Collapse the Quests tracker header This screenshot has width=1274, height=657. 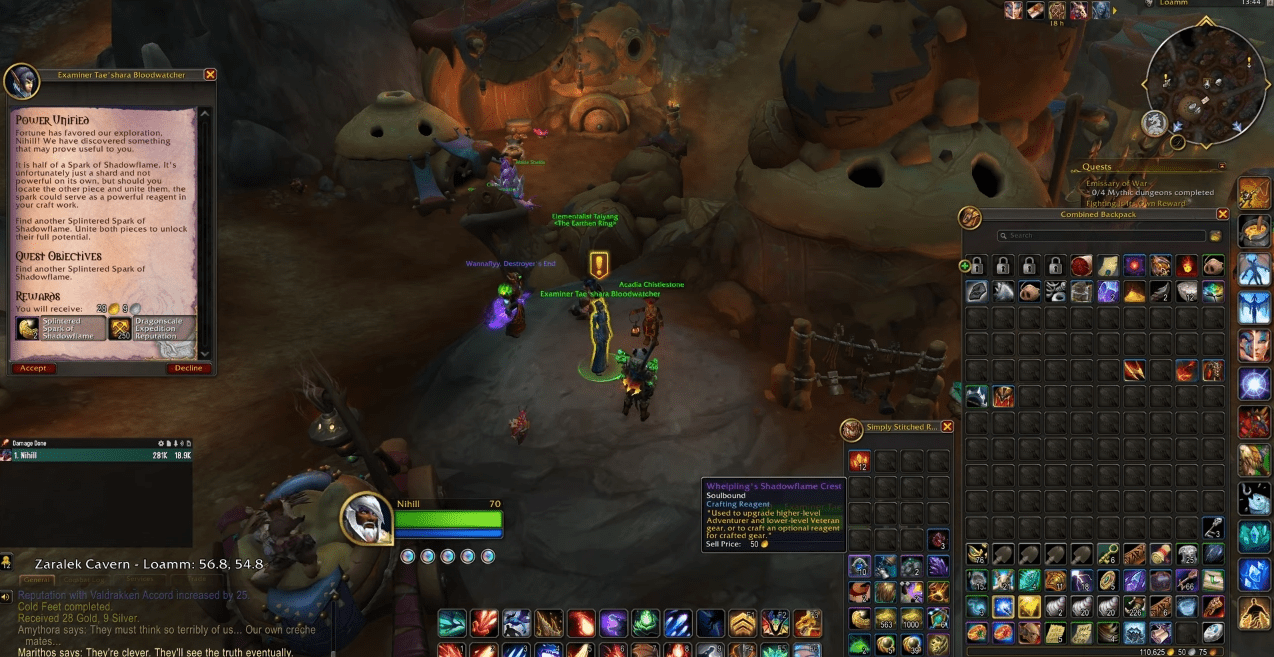coord(1221,167)
